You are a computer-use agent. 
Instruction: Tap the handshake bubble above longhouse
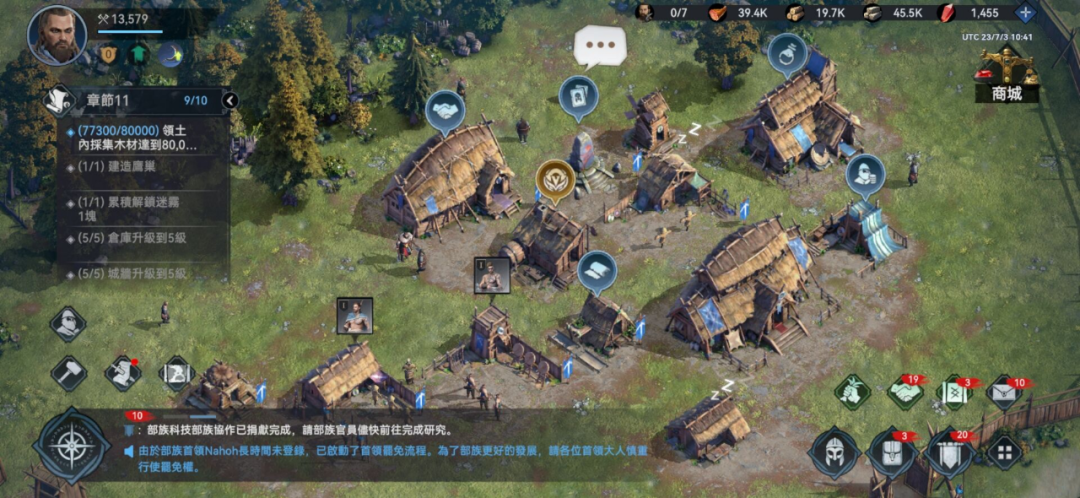[x=445, y=108]
